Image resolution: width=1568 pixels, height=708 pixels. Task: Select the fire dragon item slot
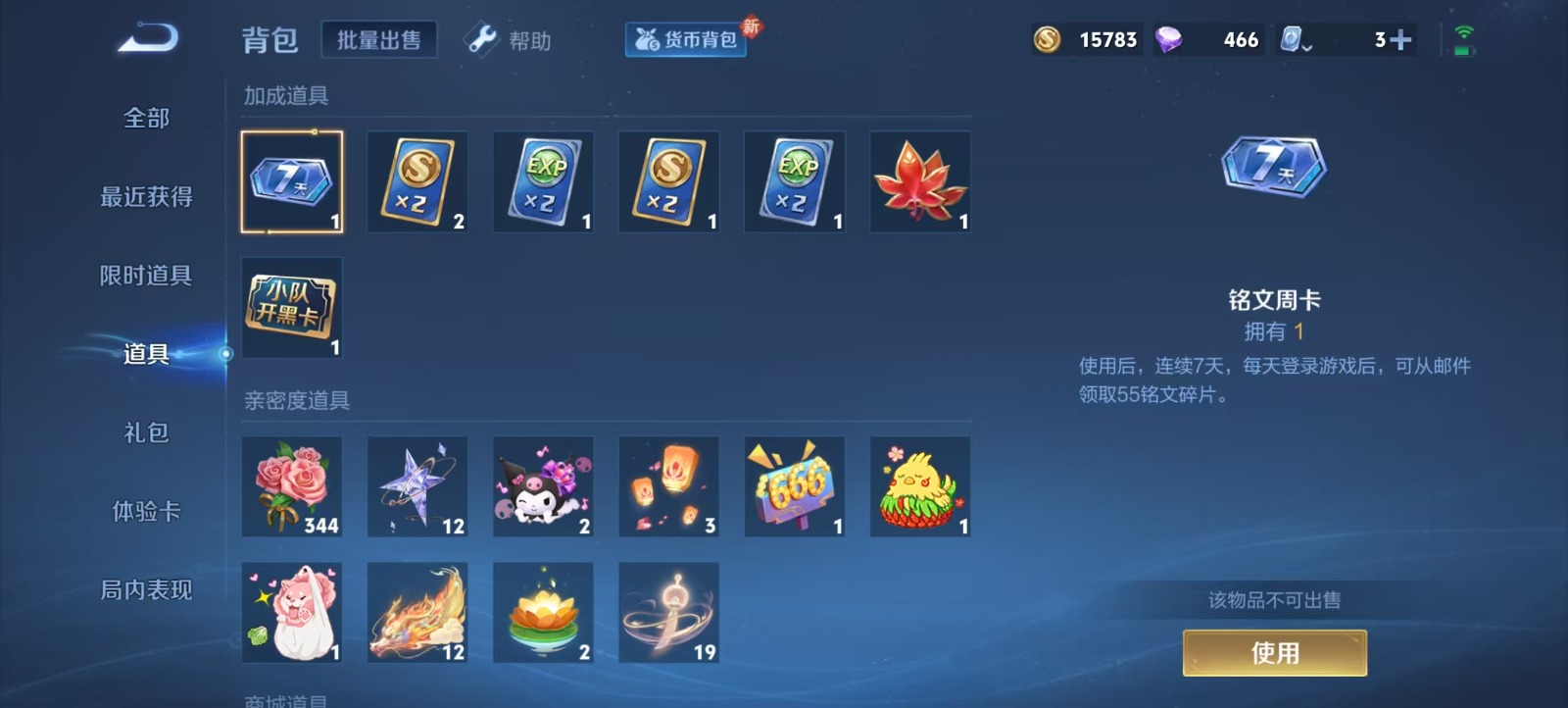pos(417,613)
